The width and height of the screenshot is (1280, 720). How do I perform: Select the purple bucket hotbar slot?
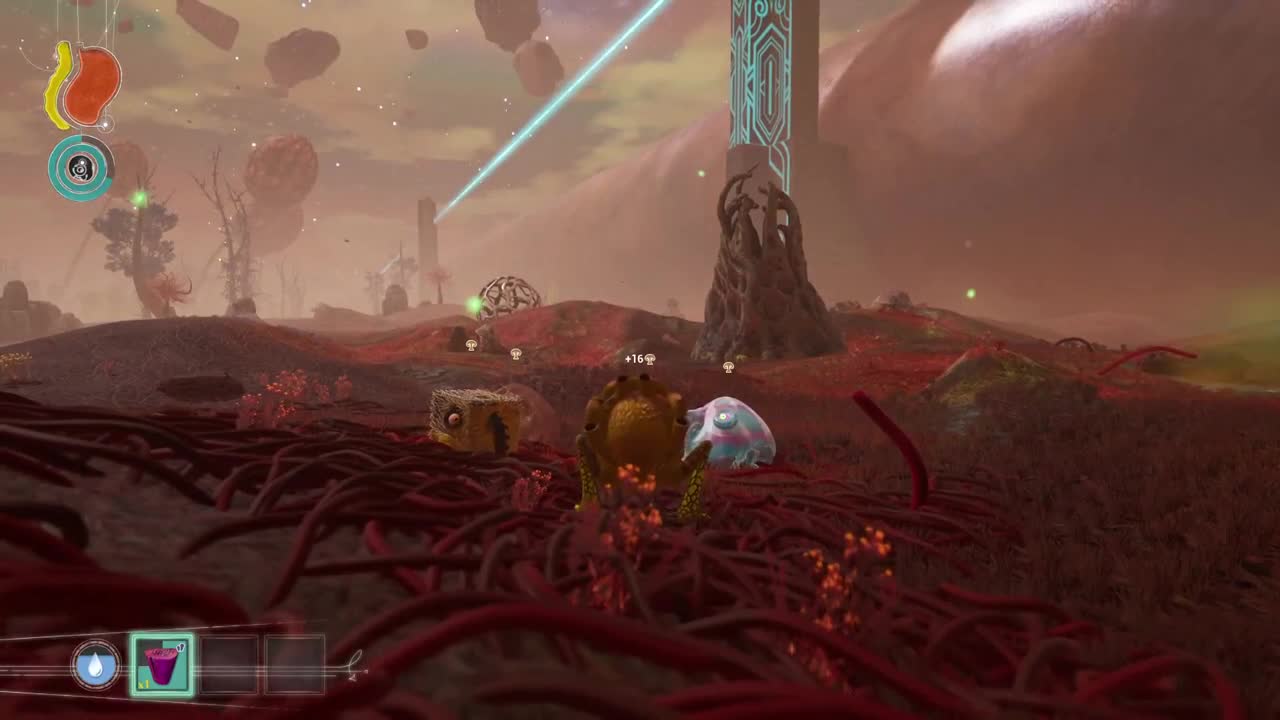162,665
